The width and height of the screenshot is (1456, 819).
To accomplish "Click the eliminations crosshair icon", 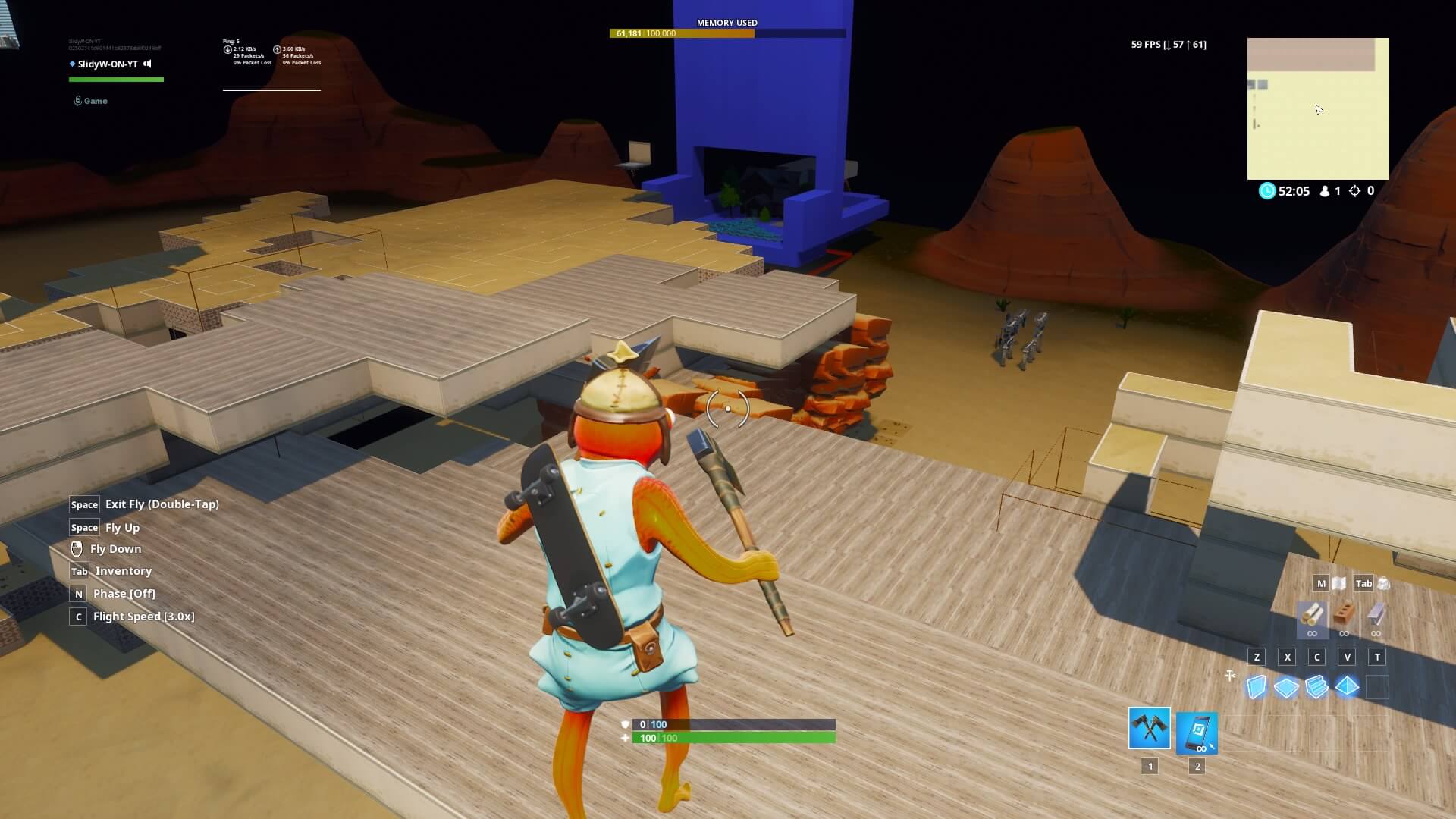I will 1354,191.
